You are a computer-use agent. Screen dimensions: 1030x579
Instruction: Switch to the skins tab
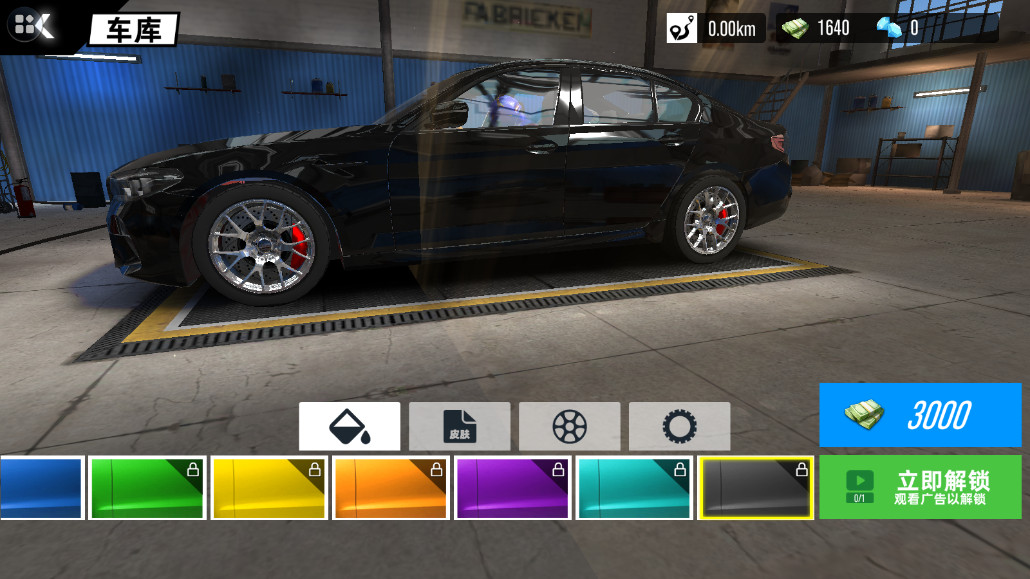460,427
